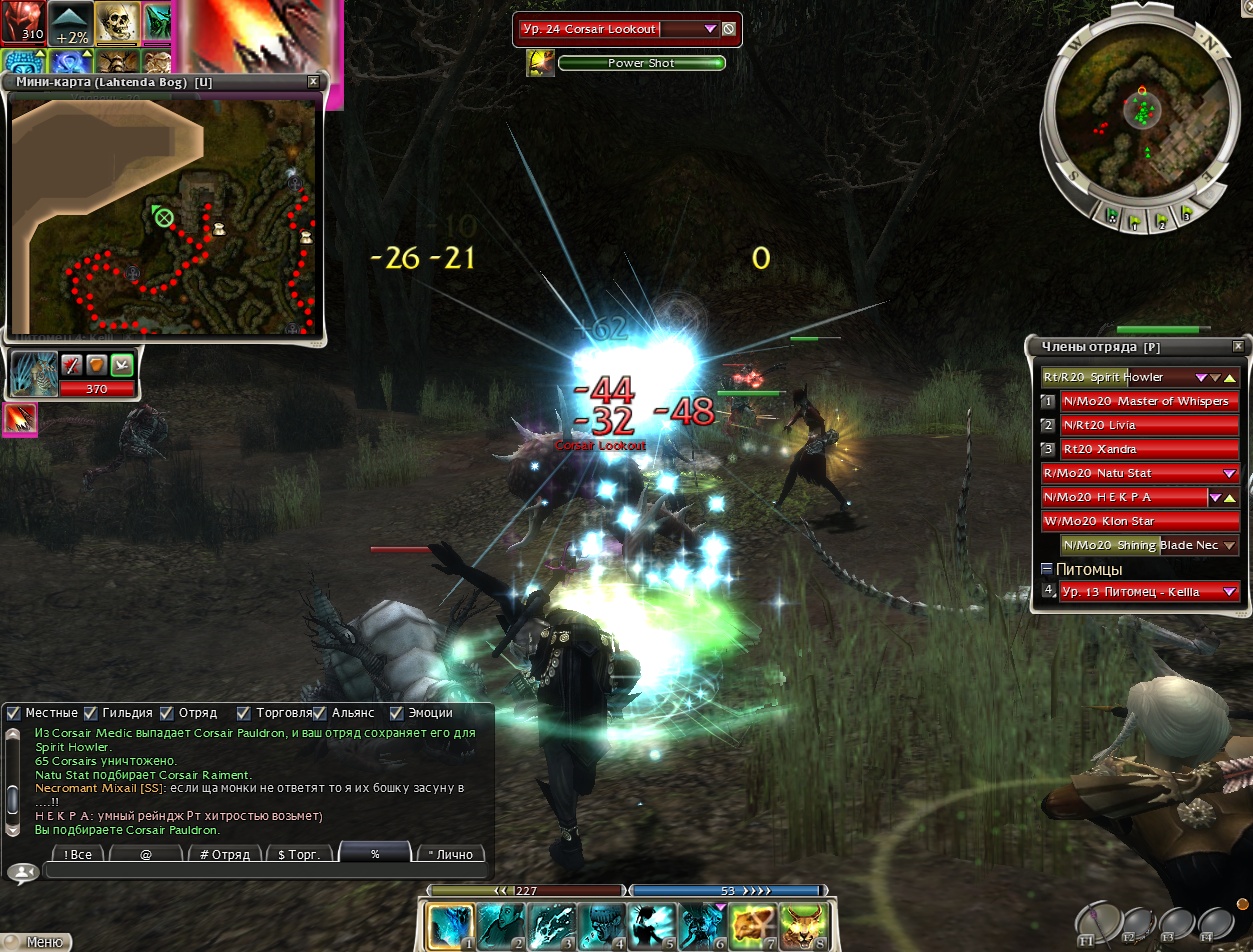Select party member Master of Whispers
The width and height of the screenshot is (1253, 952).
pos(1149,401)
